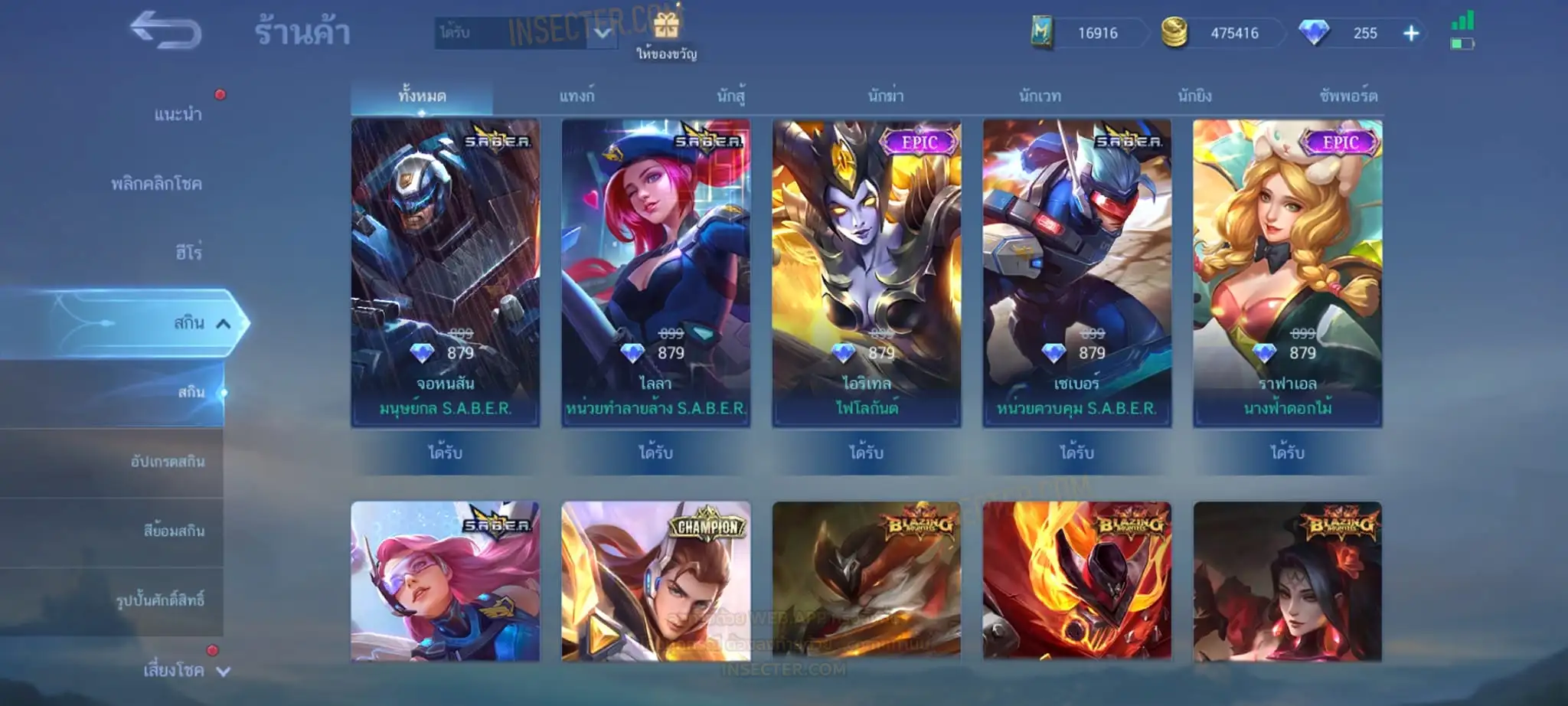This screenshot has height=706, width=1568.
Task: Choose the ราฟาเอล EPIC skin card
Action: [1287, 273]
